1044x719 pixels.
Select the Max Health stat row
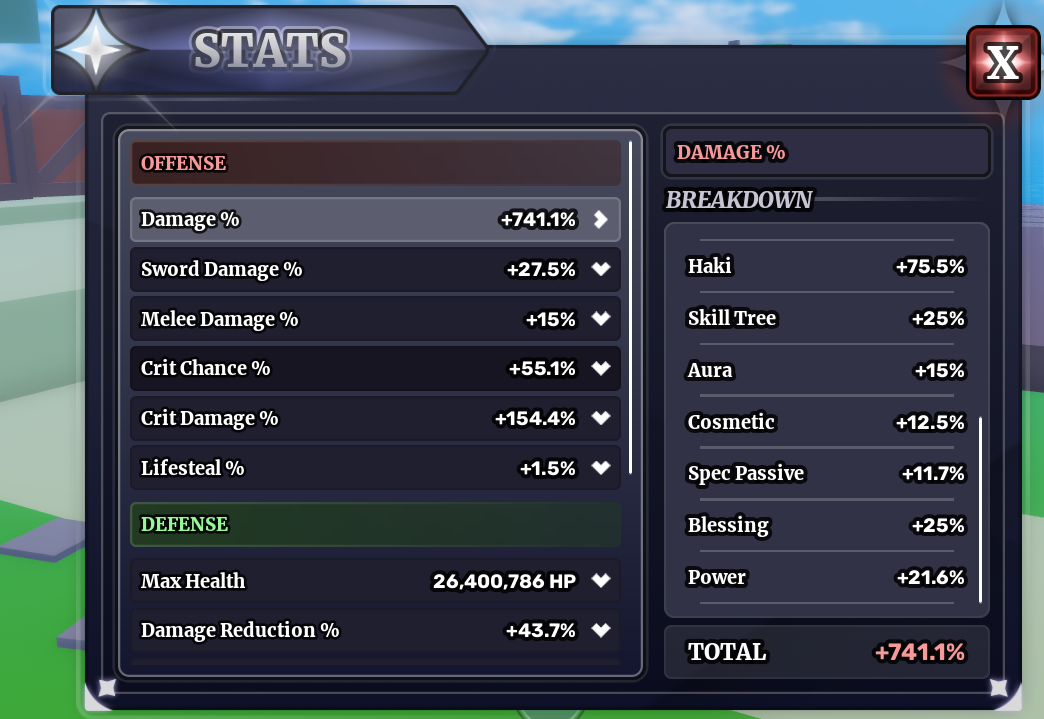tap(375, 580)
